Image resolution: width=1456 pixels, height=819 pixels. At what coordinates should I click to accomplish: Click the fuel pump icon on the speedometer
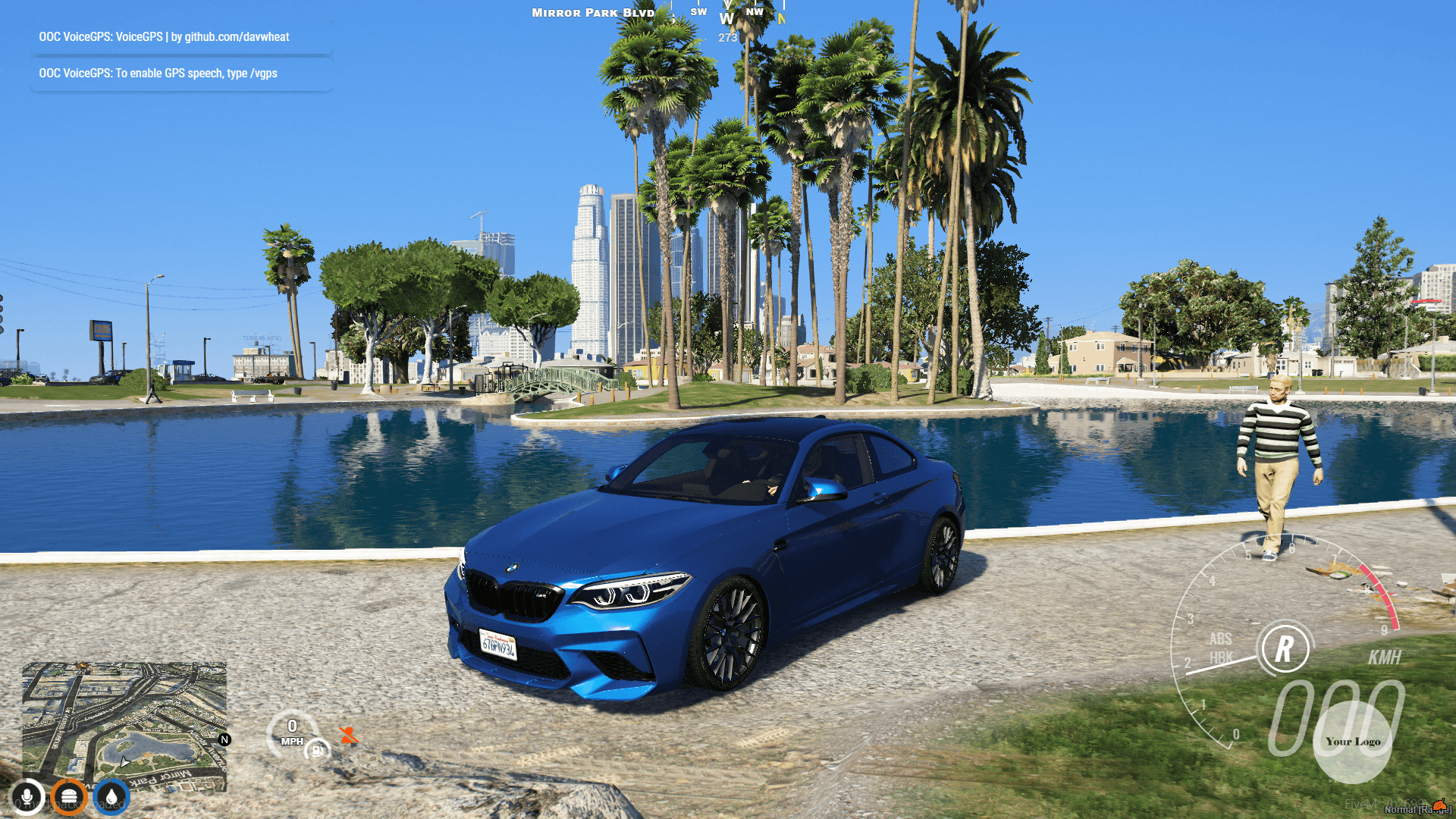pos(317,751)
